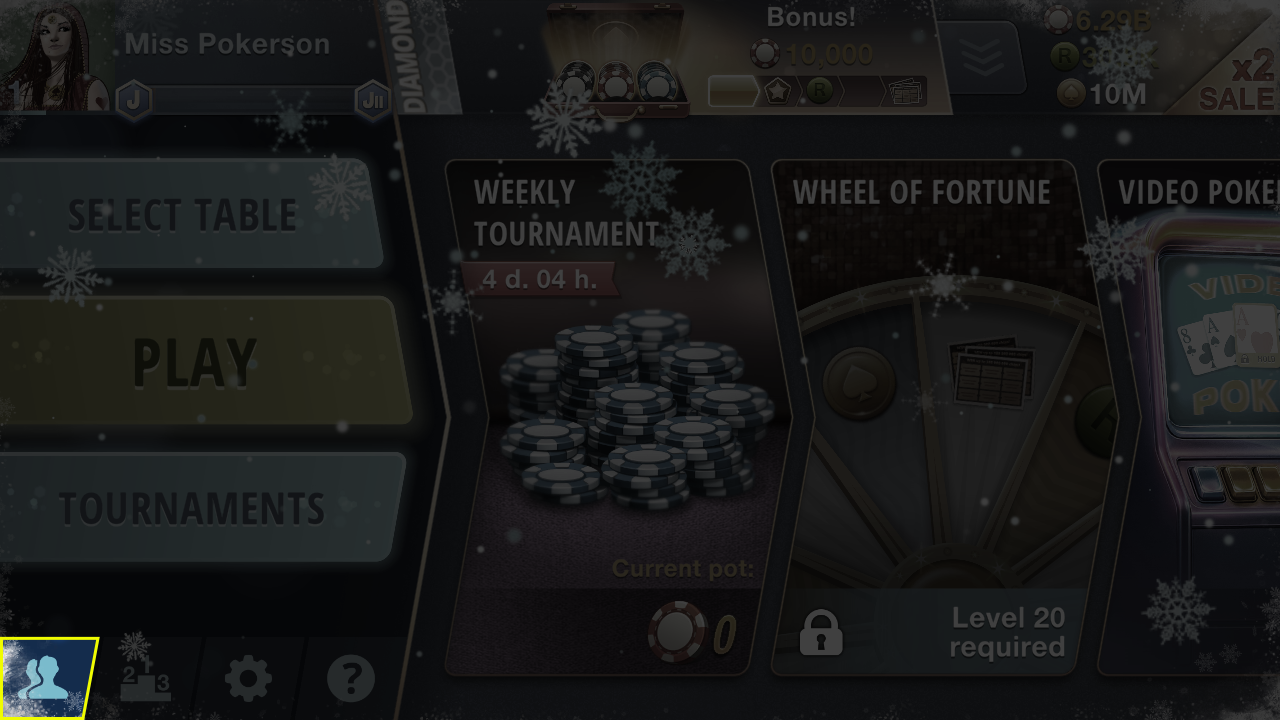Open the question mark help icon
The height and width of the screenshot is (720, 1280).
pos(350,680)
